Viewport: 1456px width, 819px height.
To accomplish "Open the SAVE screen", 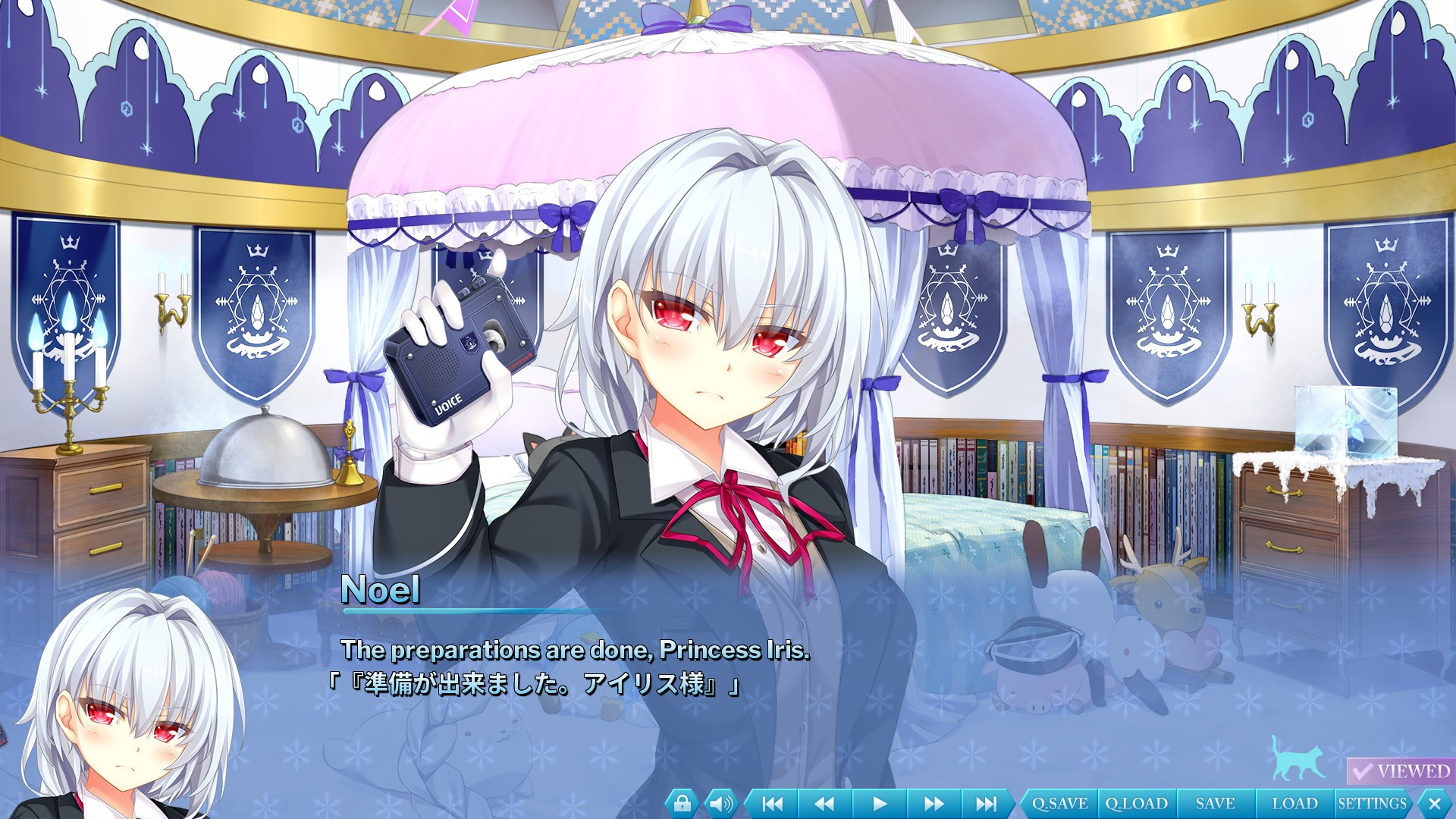I will point(1213,802).
